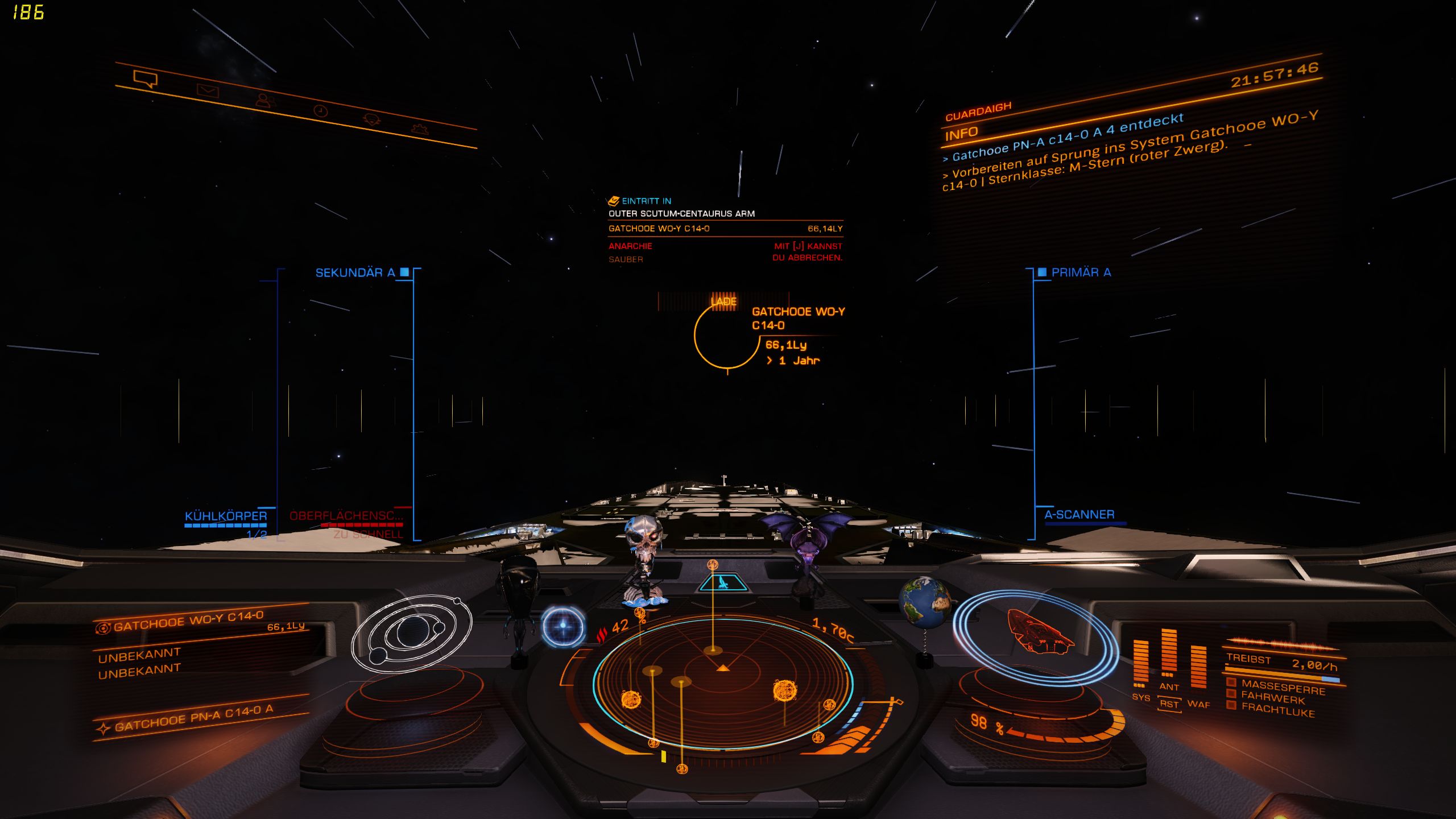Image resolution: width=1456 pixels, height=819 pixels.
Task: Open the clock history tab
Action: tap(321, 110)
